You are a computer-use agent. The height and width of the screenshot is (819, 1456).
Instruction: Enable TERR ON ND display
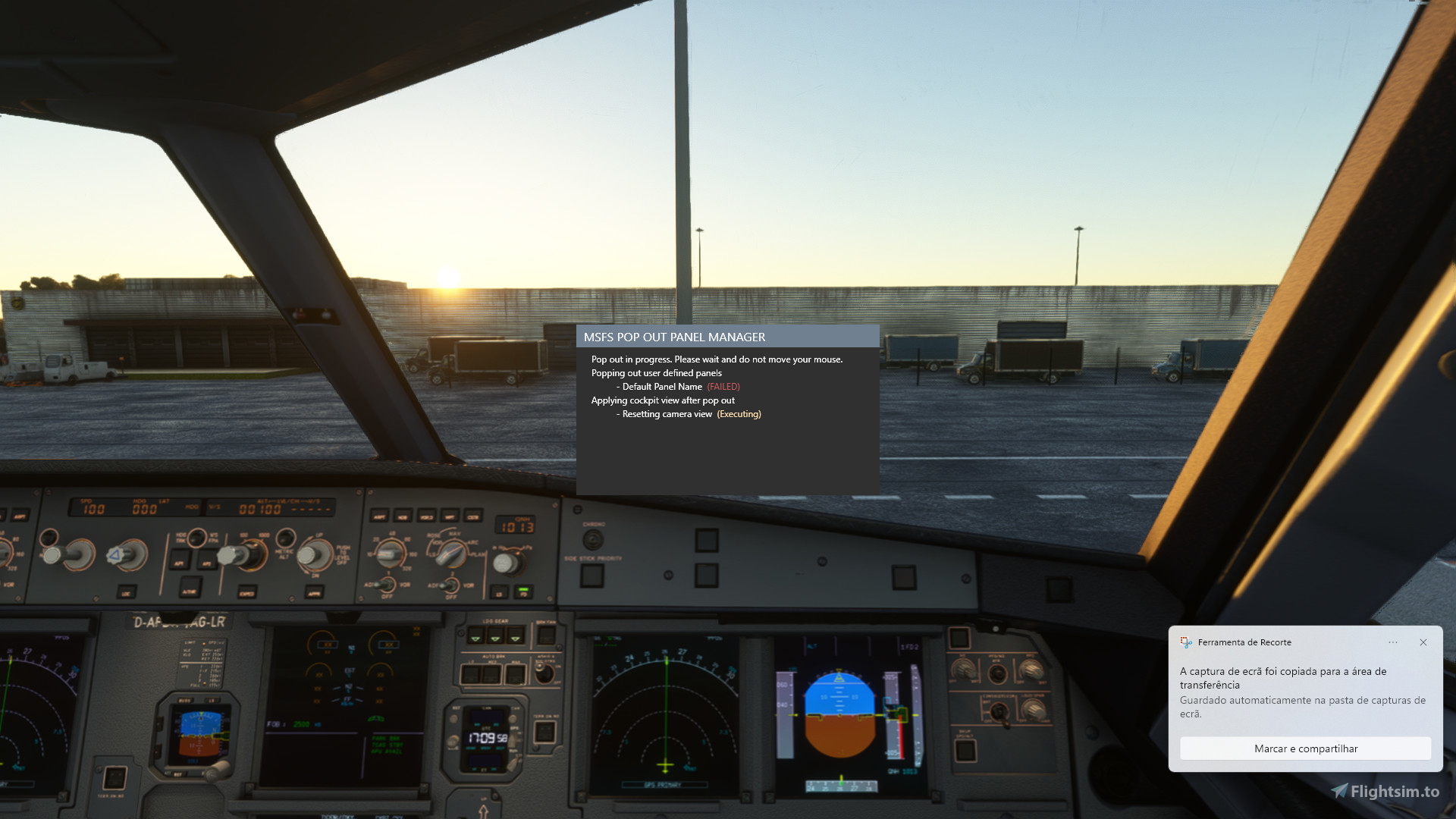pyautogui.click(x=544, y=730)
